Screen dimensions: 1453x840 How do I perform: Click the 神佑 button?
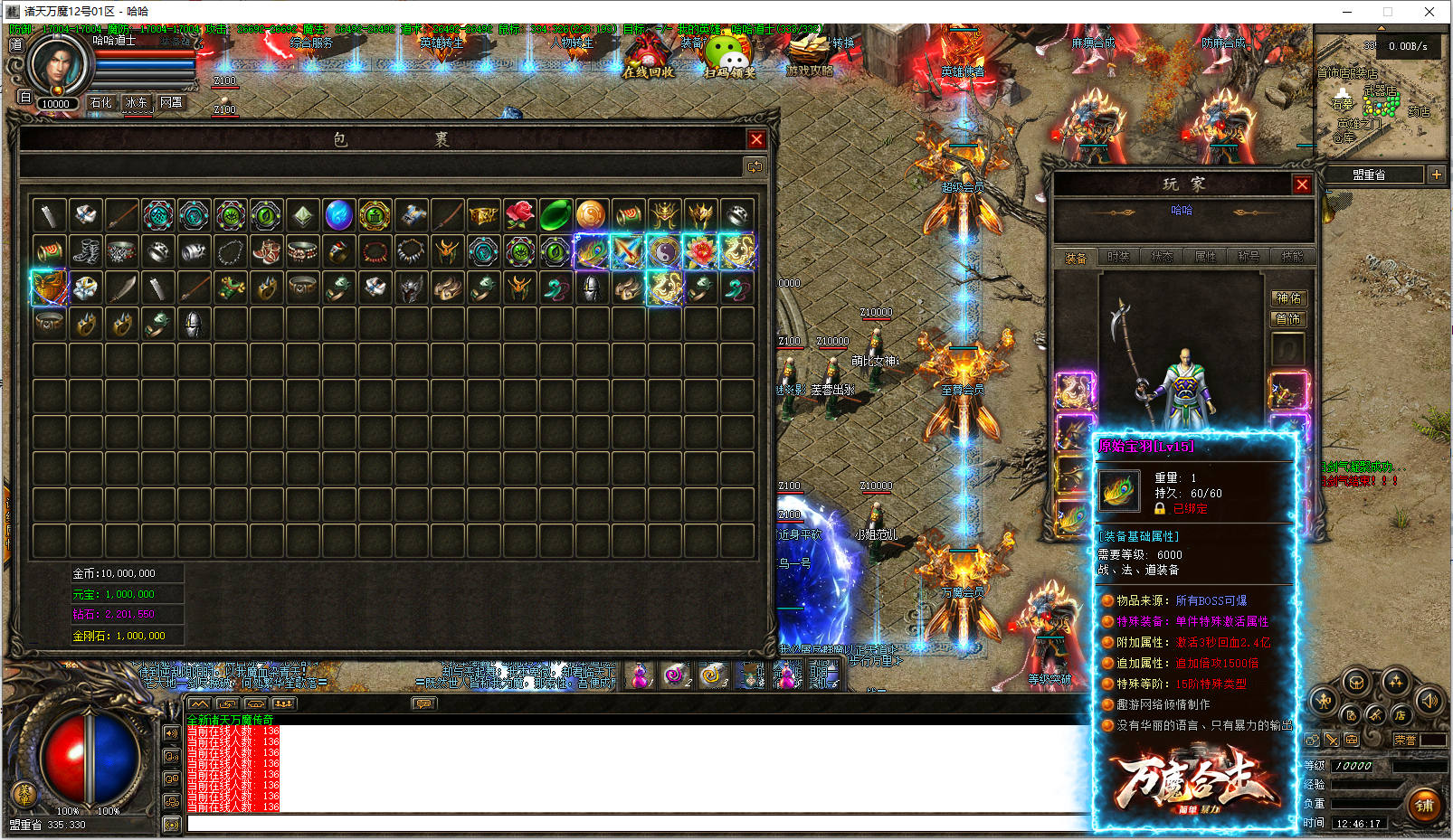pyautogui.click(x=1288, y=298)
